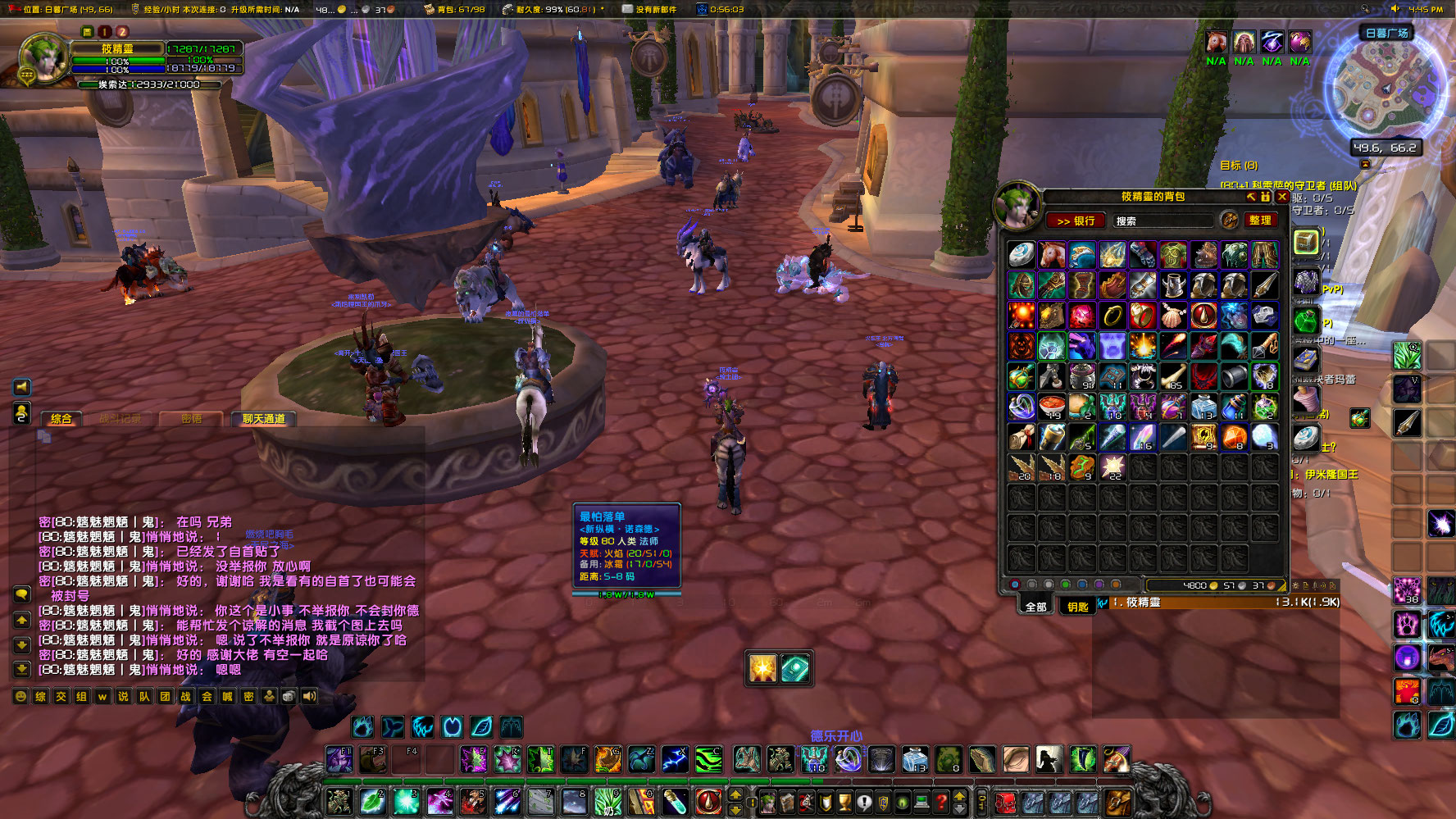
Task: Click the backpack icon showing 背包: 67/98
Action: tap(430, 9)
